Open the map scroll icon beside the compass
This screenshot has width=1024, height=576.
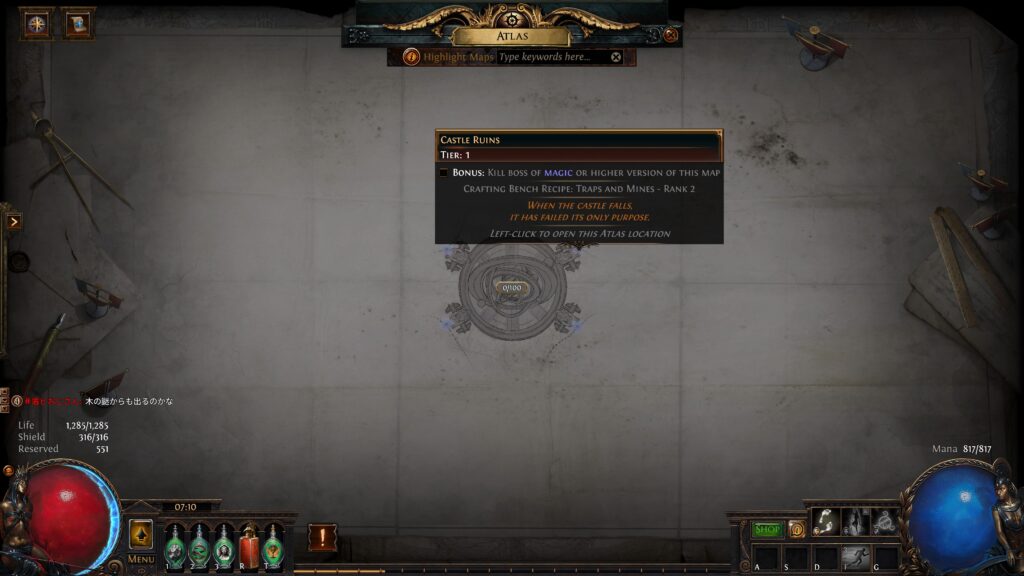76,24
